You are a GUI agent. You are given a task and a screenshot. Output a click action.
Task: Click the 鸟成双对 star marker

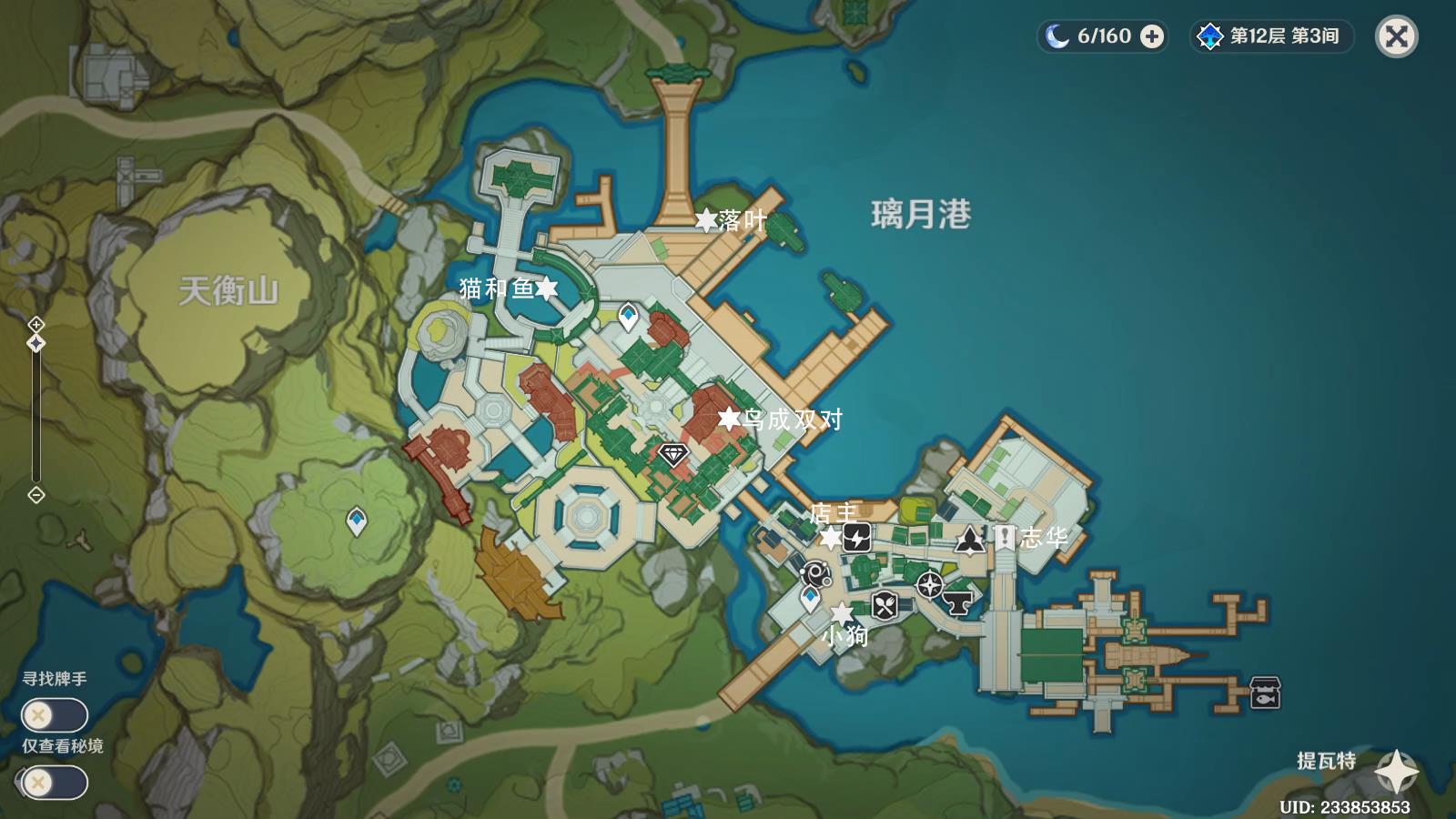pyautogui.click(x=728, y=418)
